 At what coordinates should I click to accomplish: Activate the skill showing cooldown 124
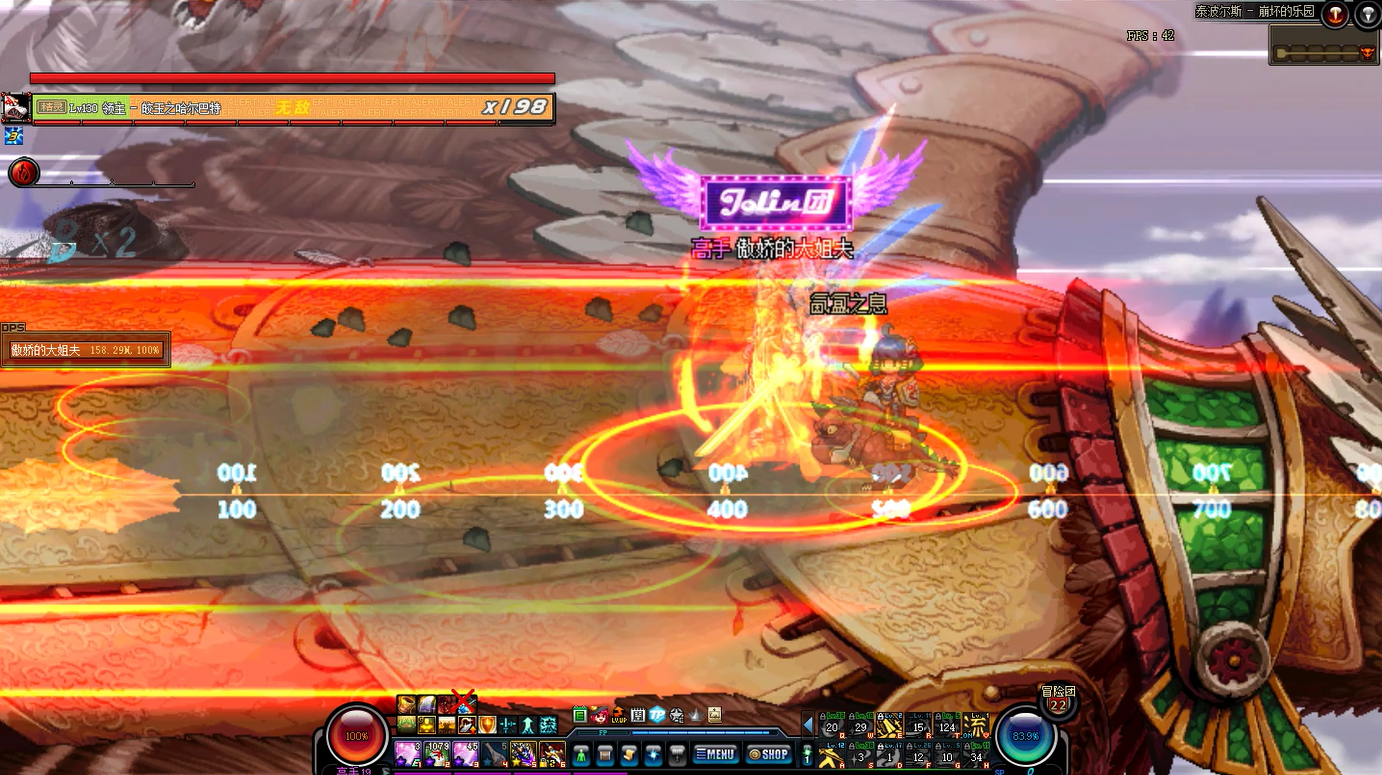click(x=946, y=725)
